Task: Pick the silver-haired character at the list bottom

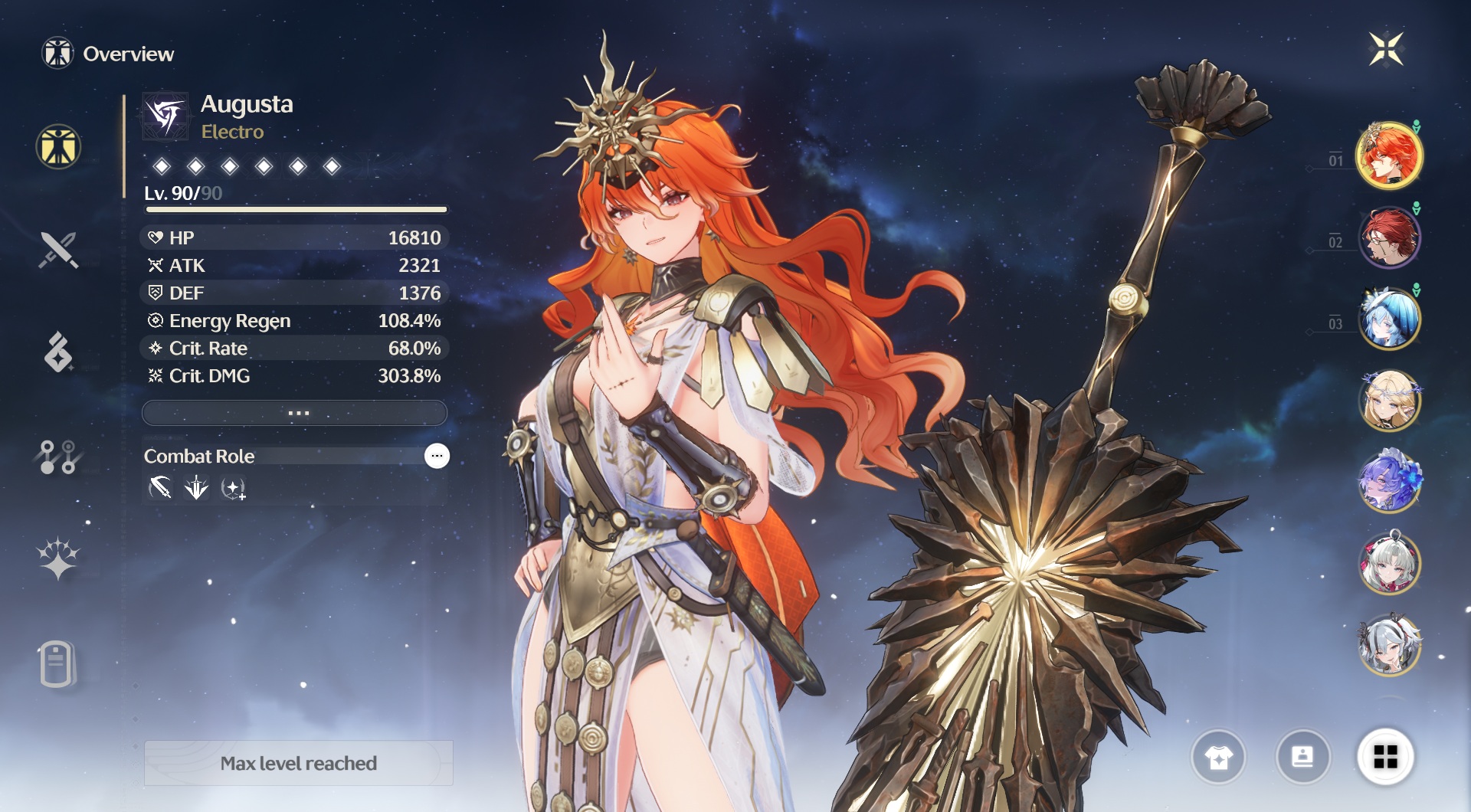Action: pyautogui.click(x=1389, y=645)
